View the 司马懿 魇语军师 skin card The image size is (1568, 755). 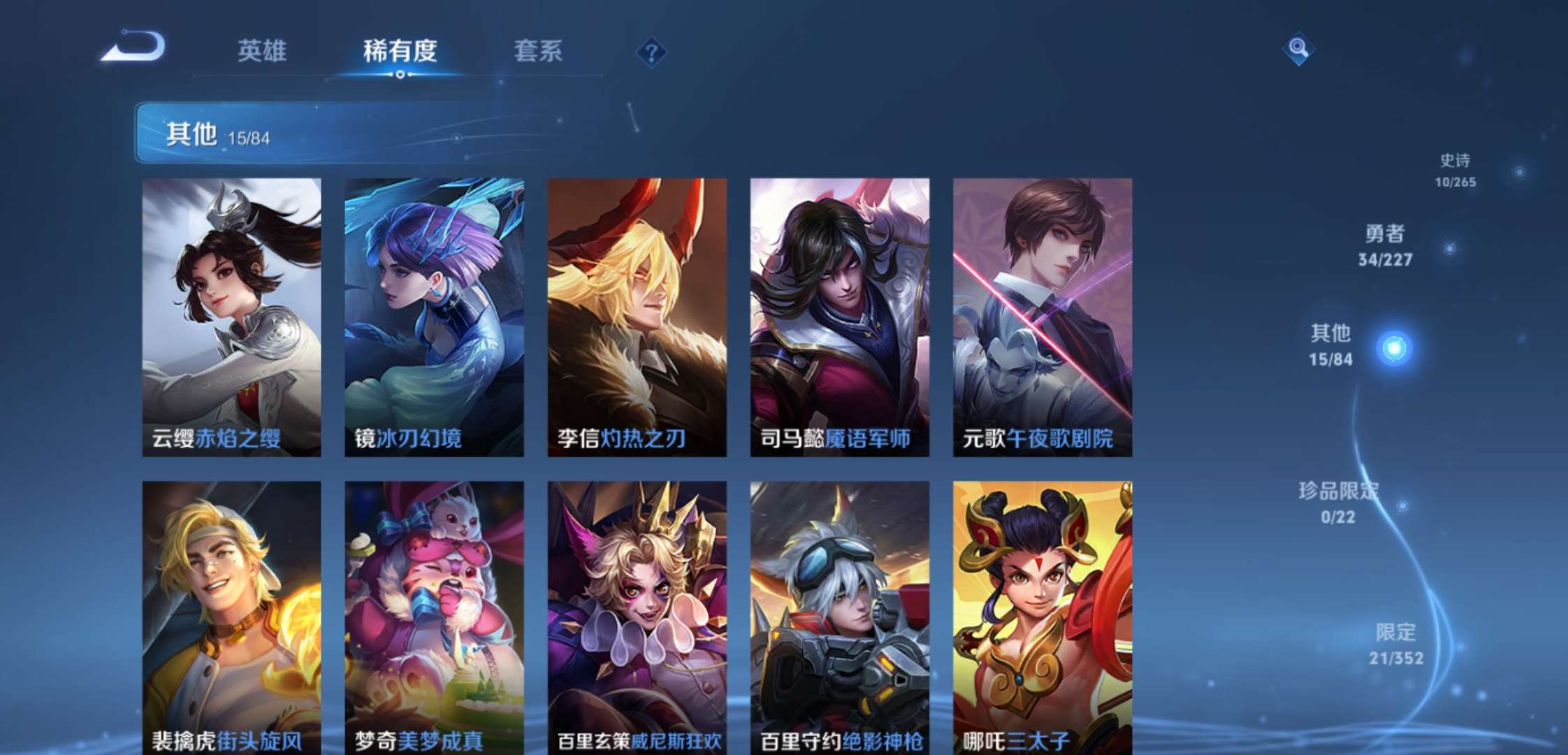point(839,317)
